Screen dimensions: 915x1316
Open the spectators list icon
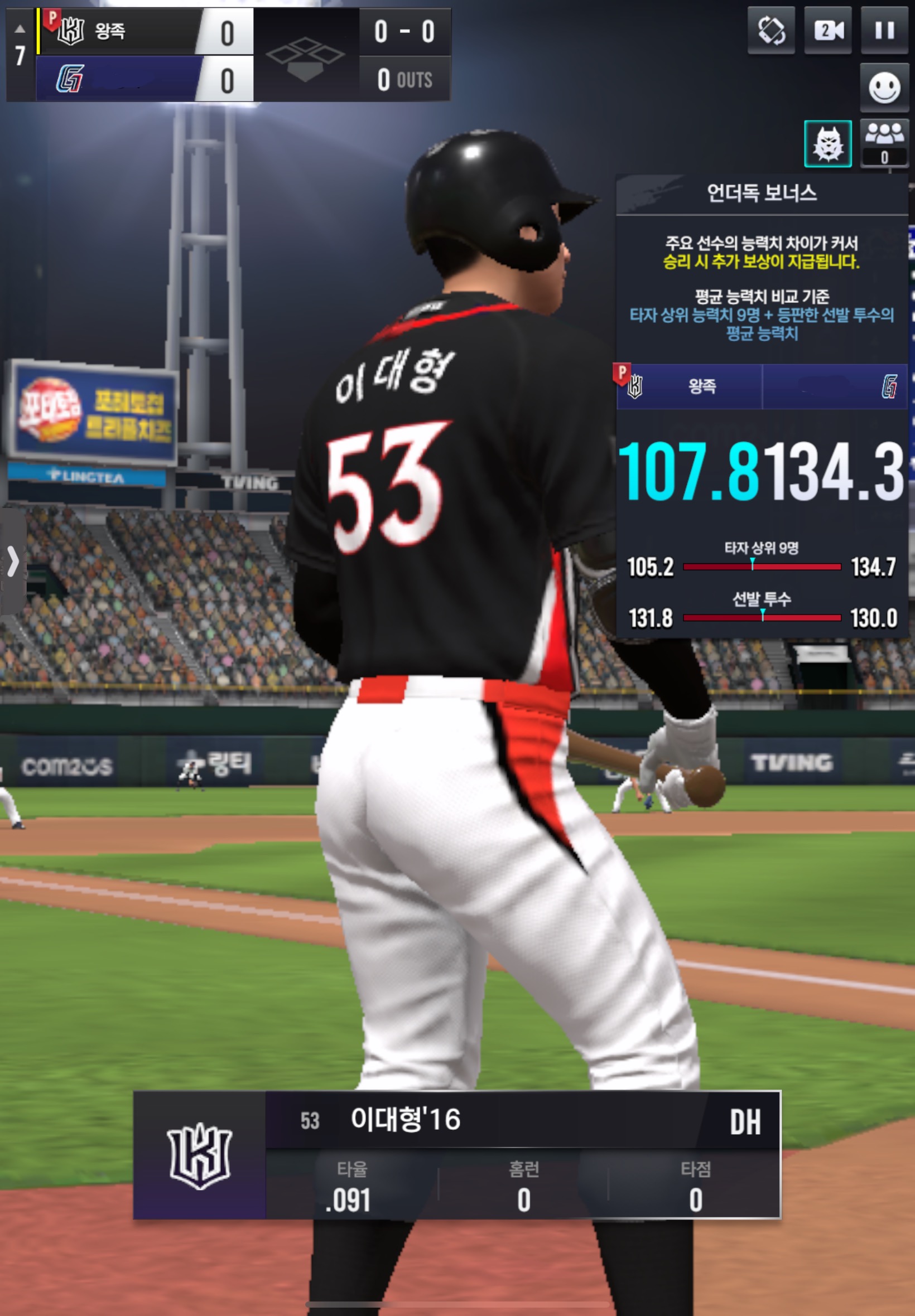[x=884, y=143]
